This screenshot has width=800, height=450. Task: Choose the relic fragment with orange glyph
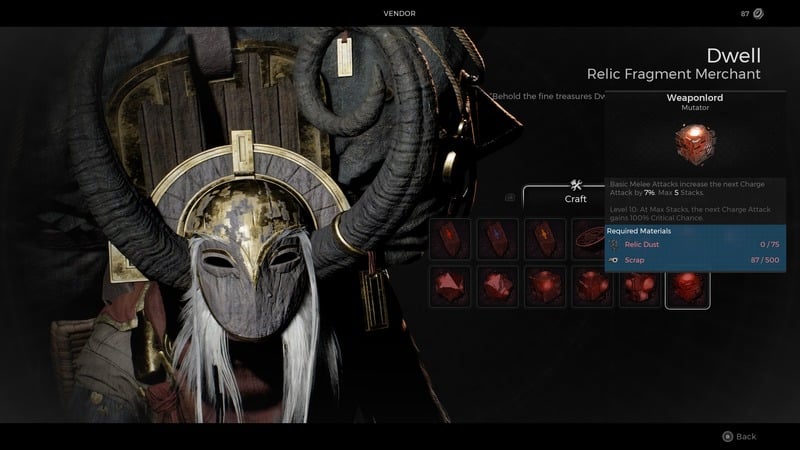pyautogui.click(x=545, y=240)
